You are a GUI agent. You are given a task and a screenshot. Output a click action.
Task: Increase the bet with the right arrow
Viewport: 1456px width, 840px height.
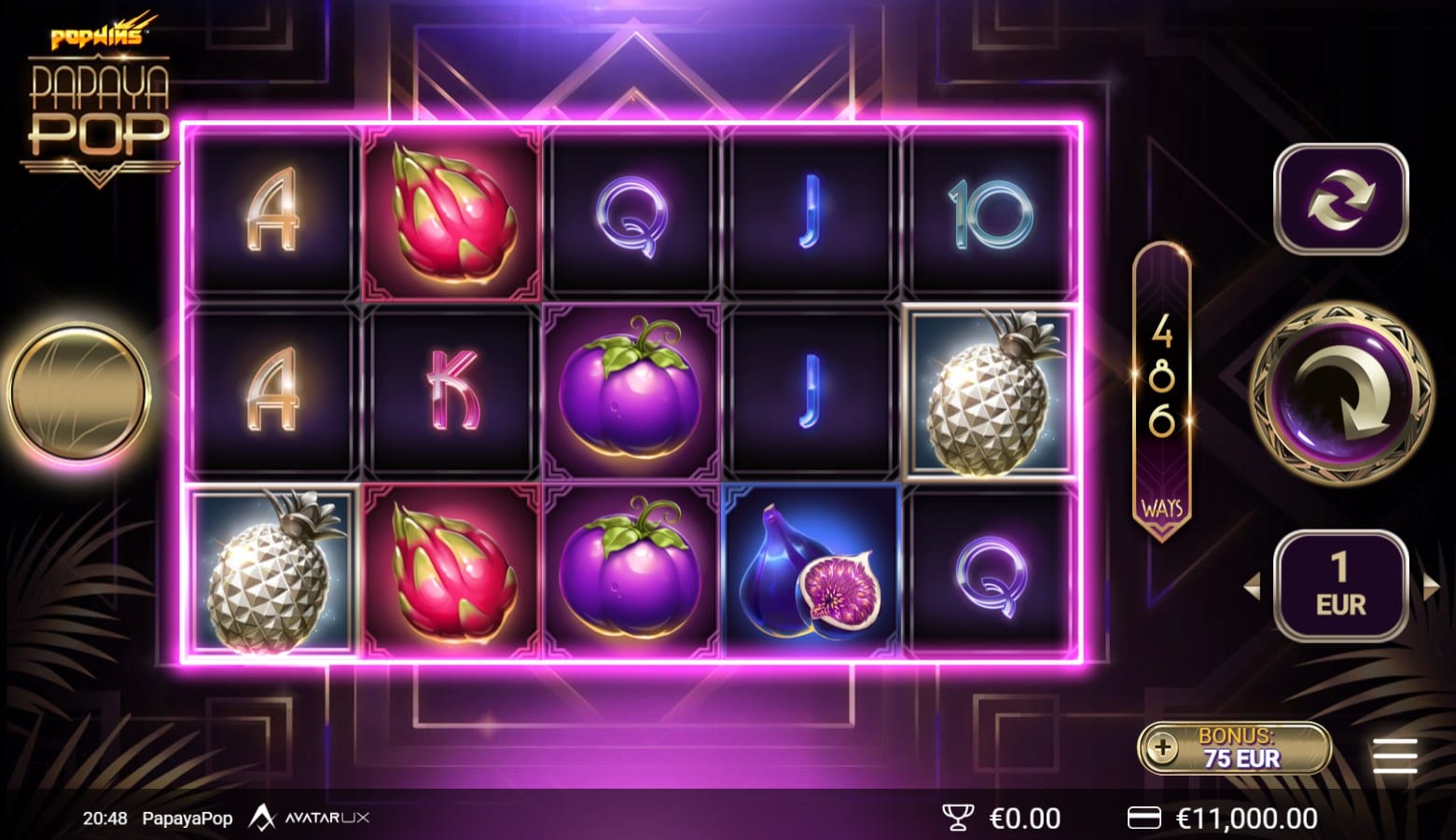(1430, 586)
